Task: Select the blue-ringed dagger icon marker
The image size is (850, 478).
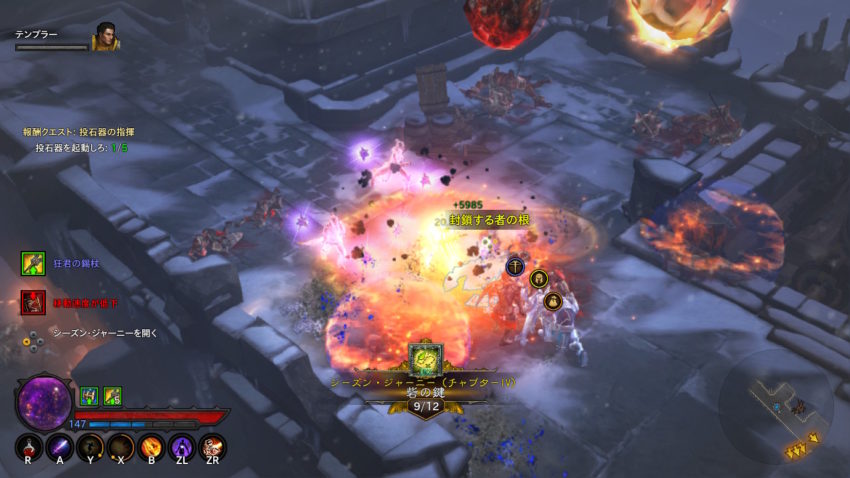Action: coord(515,266)
